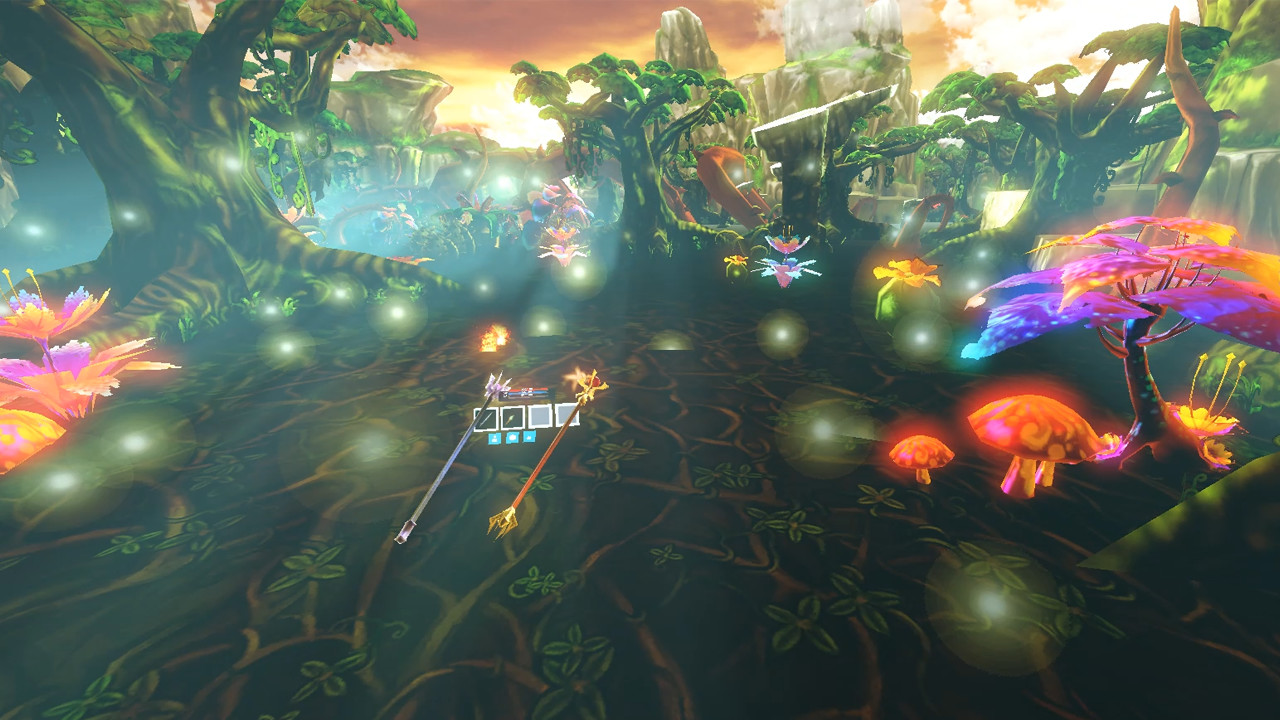Viewport: 1280px width, 720px height.
Task: Click the blue cloud icon button
Action: pos(513,437)
